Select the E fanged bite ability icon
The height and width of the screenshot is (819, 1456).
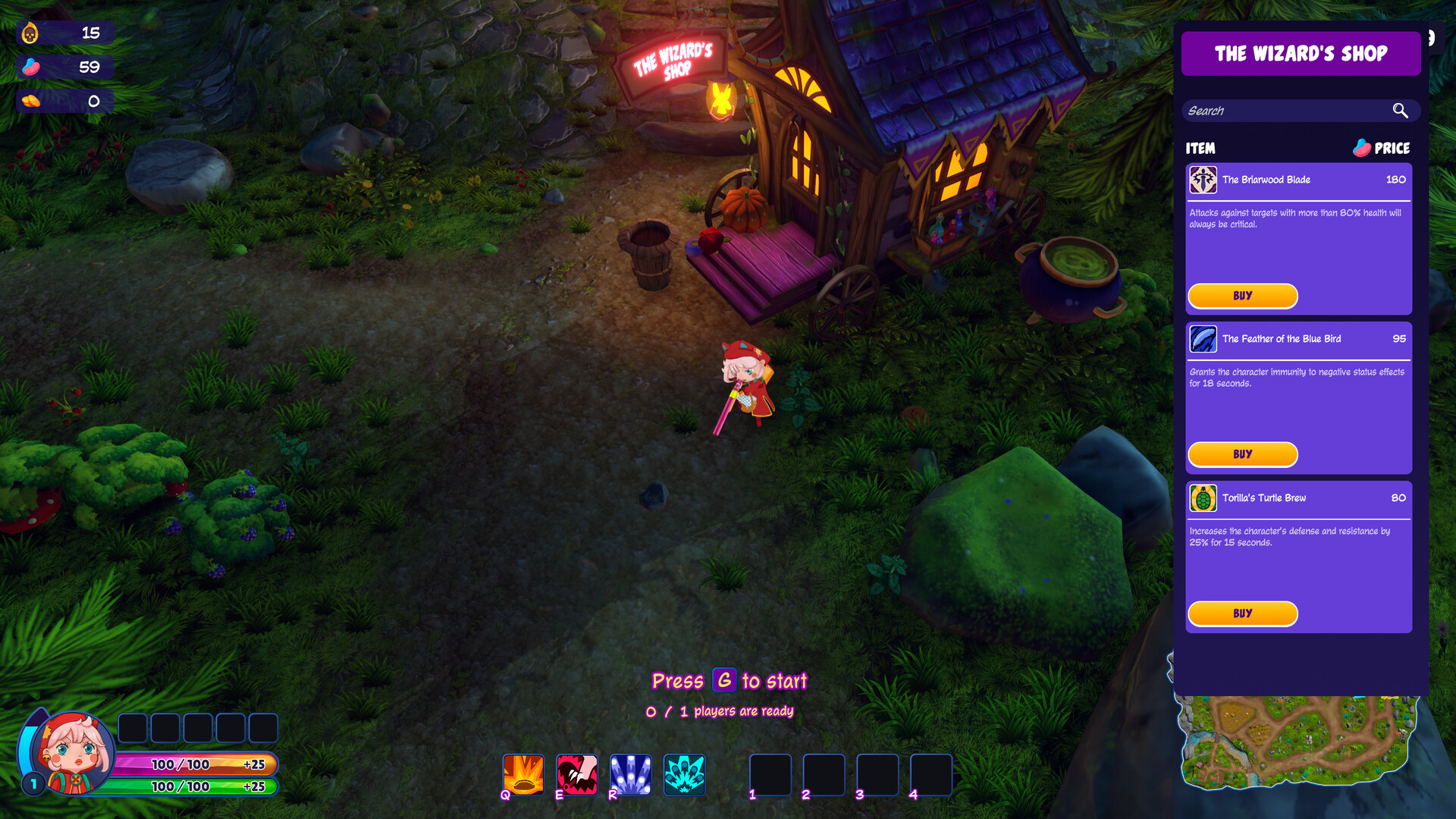tap(576, 774)
